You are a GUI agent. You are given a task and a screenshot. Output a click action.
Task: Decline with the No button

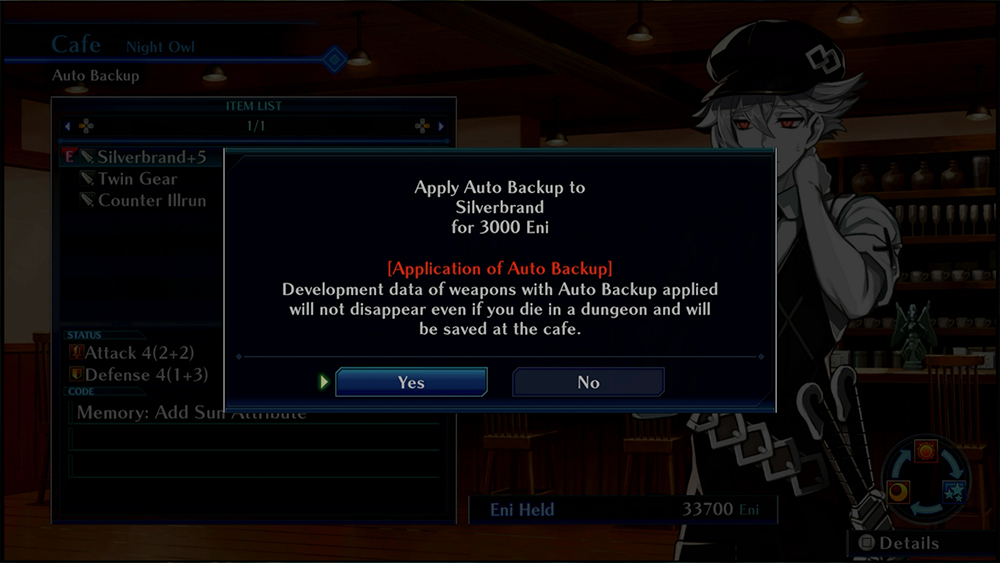[588, 382]
